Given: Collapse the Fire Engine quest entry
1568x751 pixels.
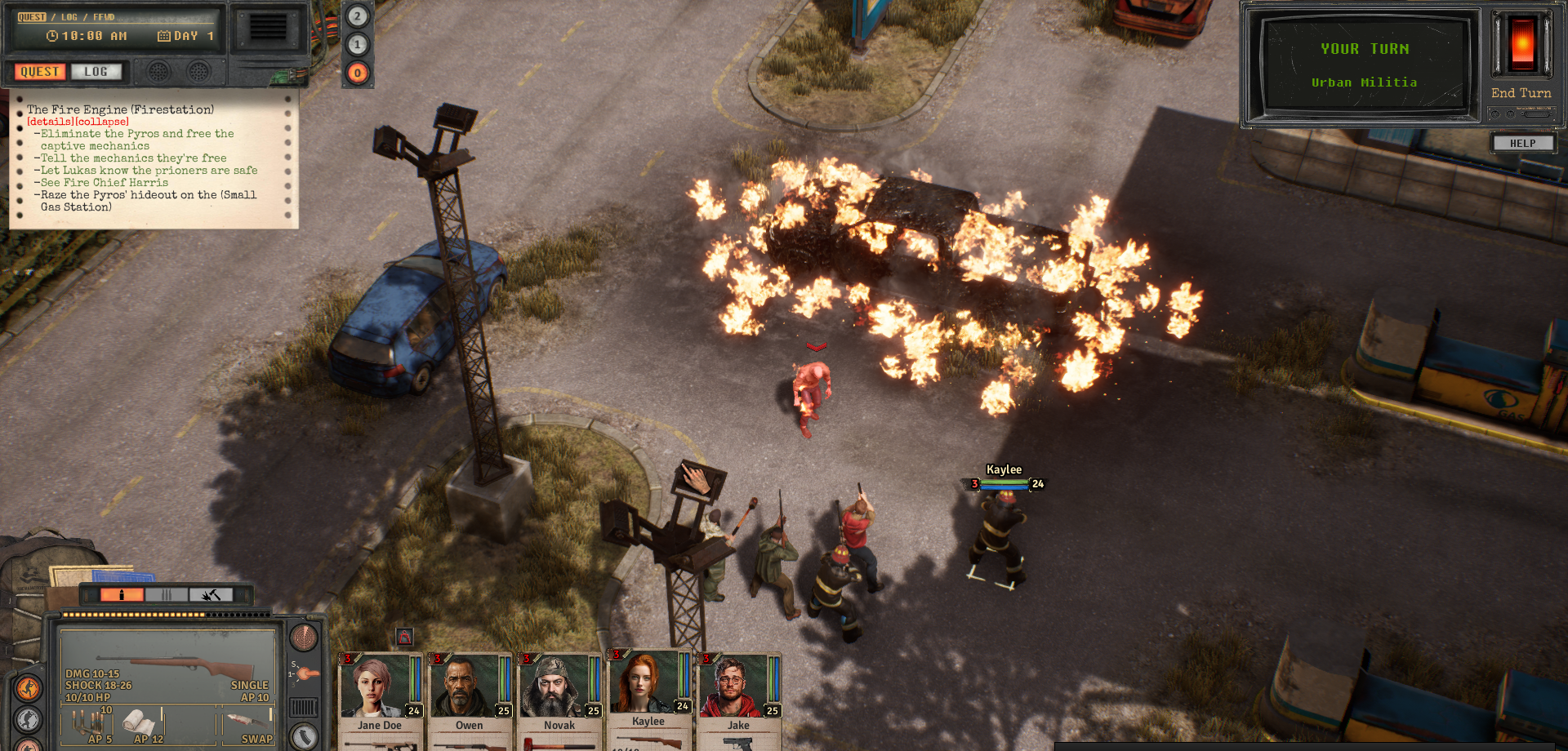Looking at the screenshot, I should pyautogui.click(x=102, y=122).
